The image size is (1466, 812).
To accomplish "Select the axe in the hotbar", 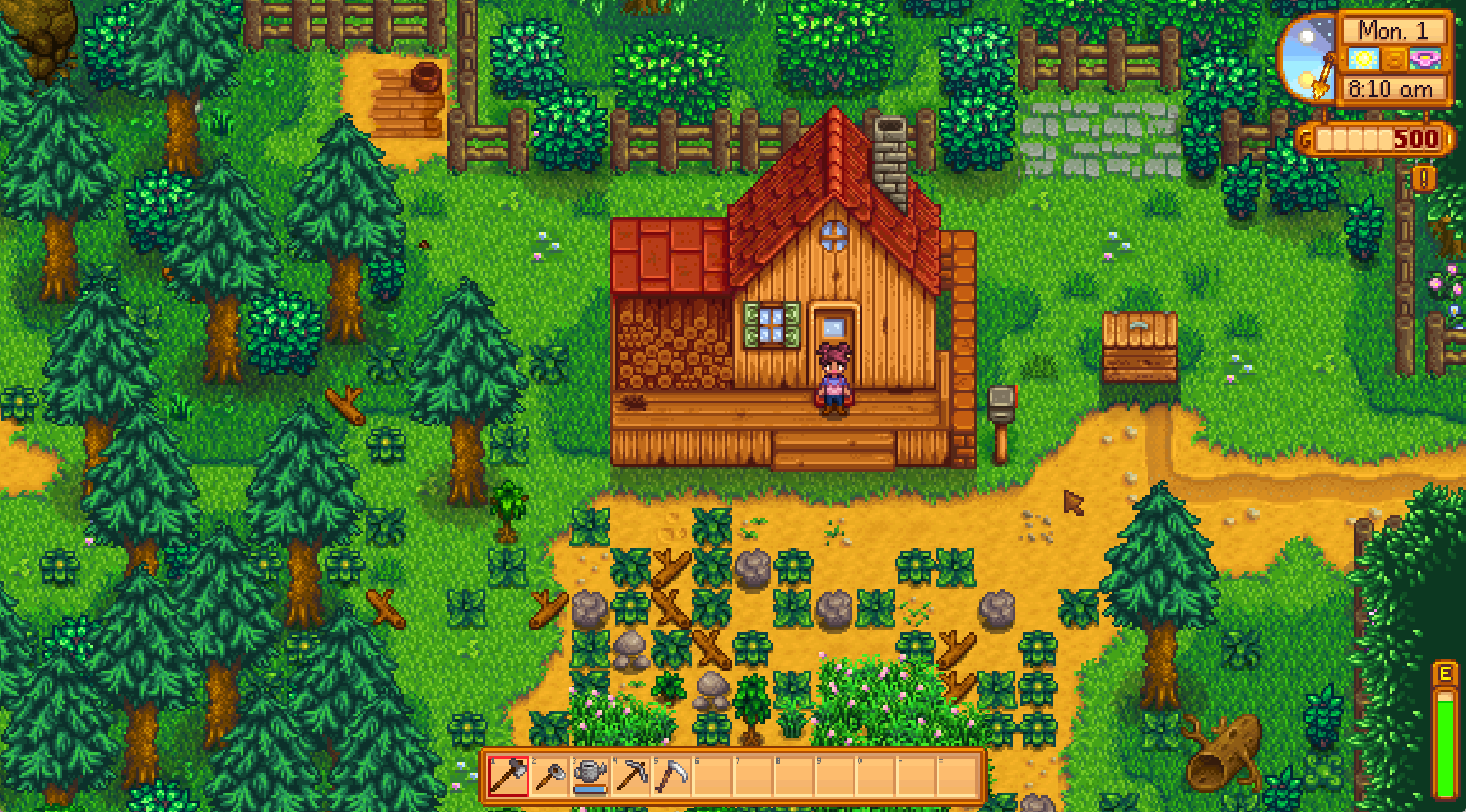I will coord(508,776).
